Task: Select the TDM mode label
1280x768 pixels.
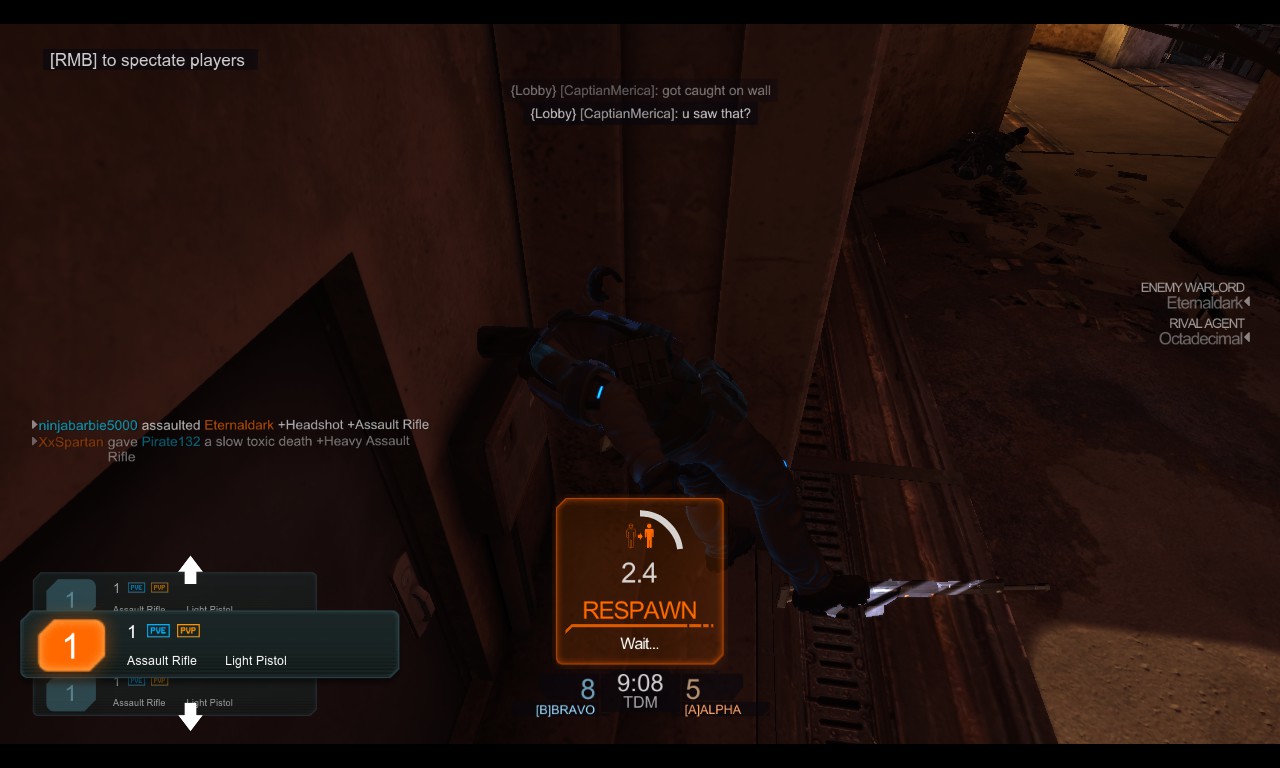Action: click(640, 703)
